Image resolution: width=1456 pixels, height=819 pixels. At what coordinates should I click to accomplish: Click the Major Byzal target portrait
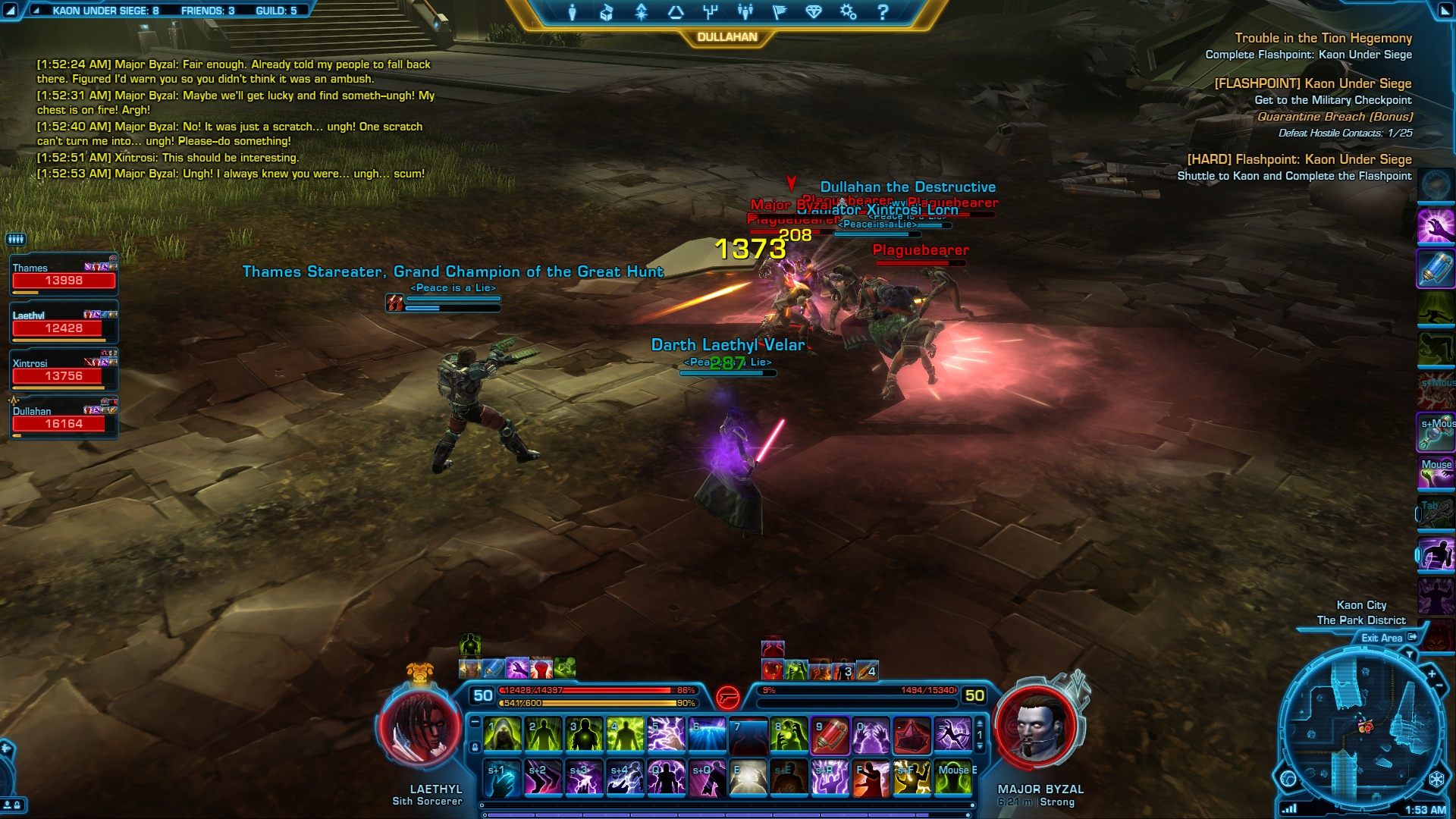pos(1036,726)
